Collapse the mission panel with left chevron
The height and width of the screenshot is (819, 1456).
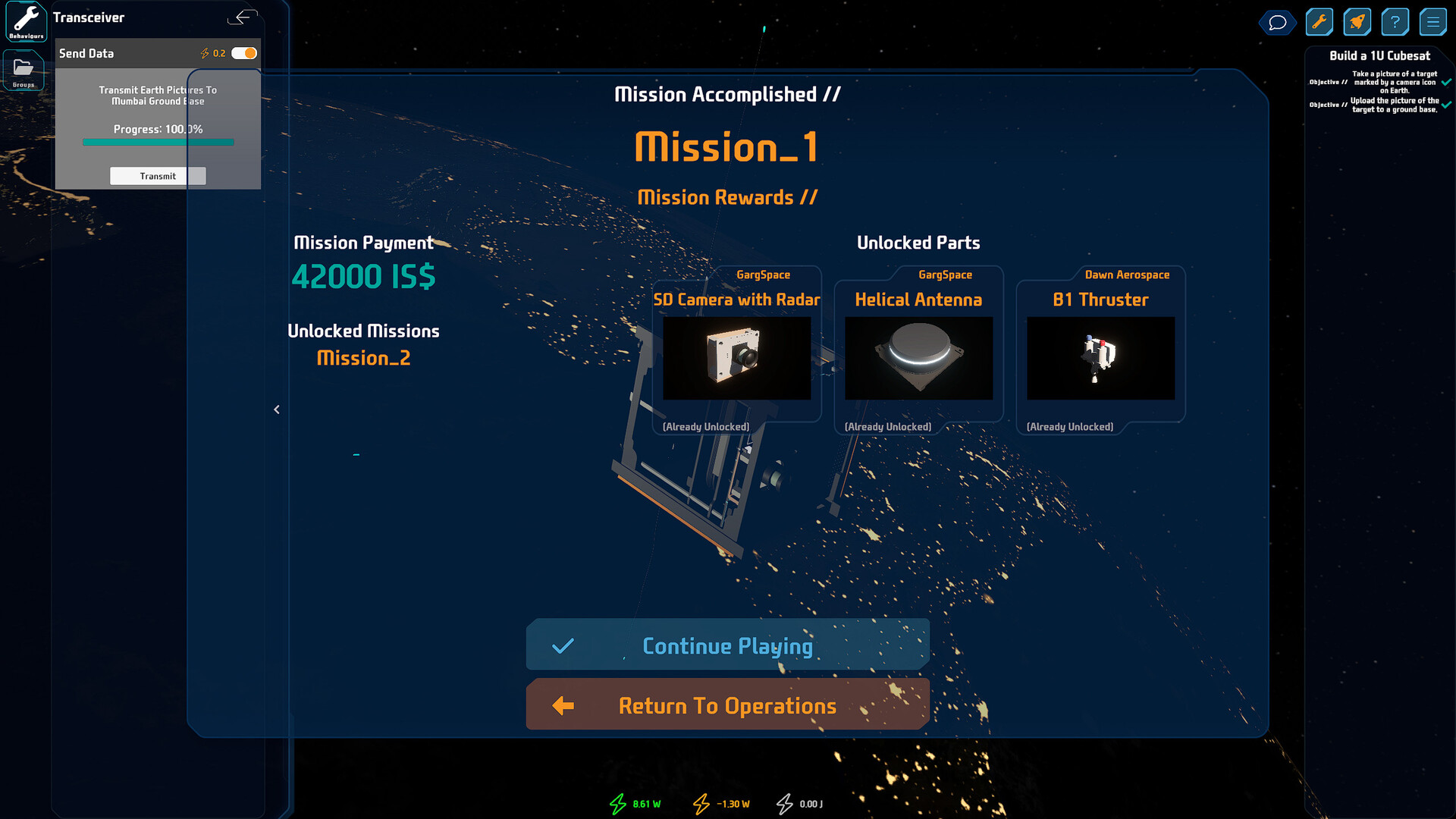coord(277,409)
